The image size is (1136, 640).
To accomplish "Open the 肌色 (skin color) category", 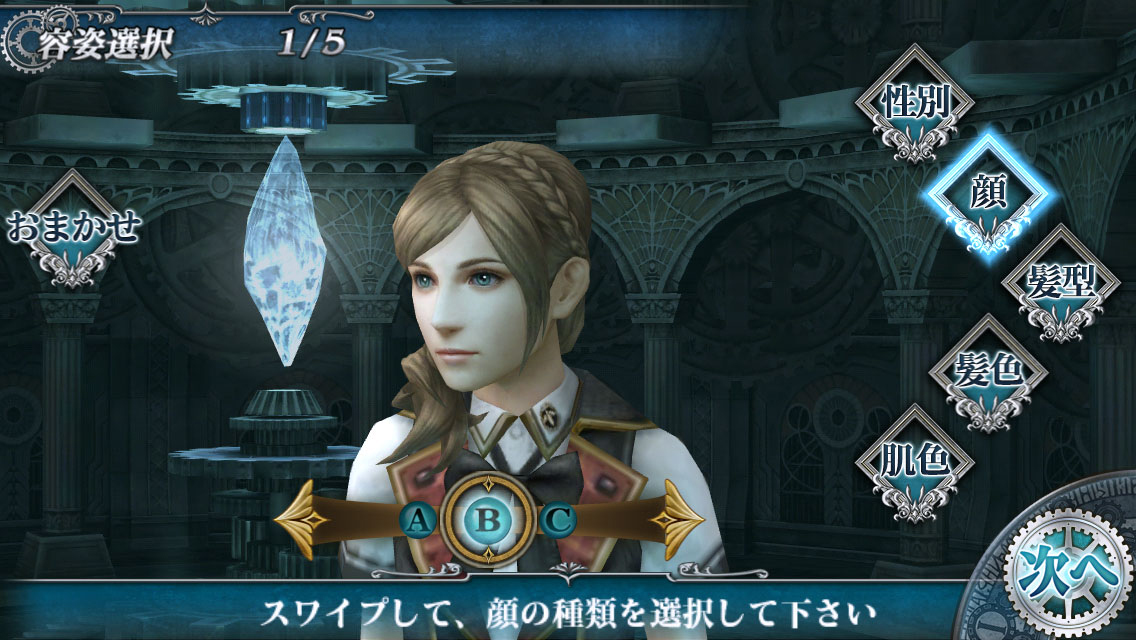I will 913,461.
